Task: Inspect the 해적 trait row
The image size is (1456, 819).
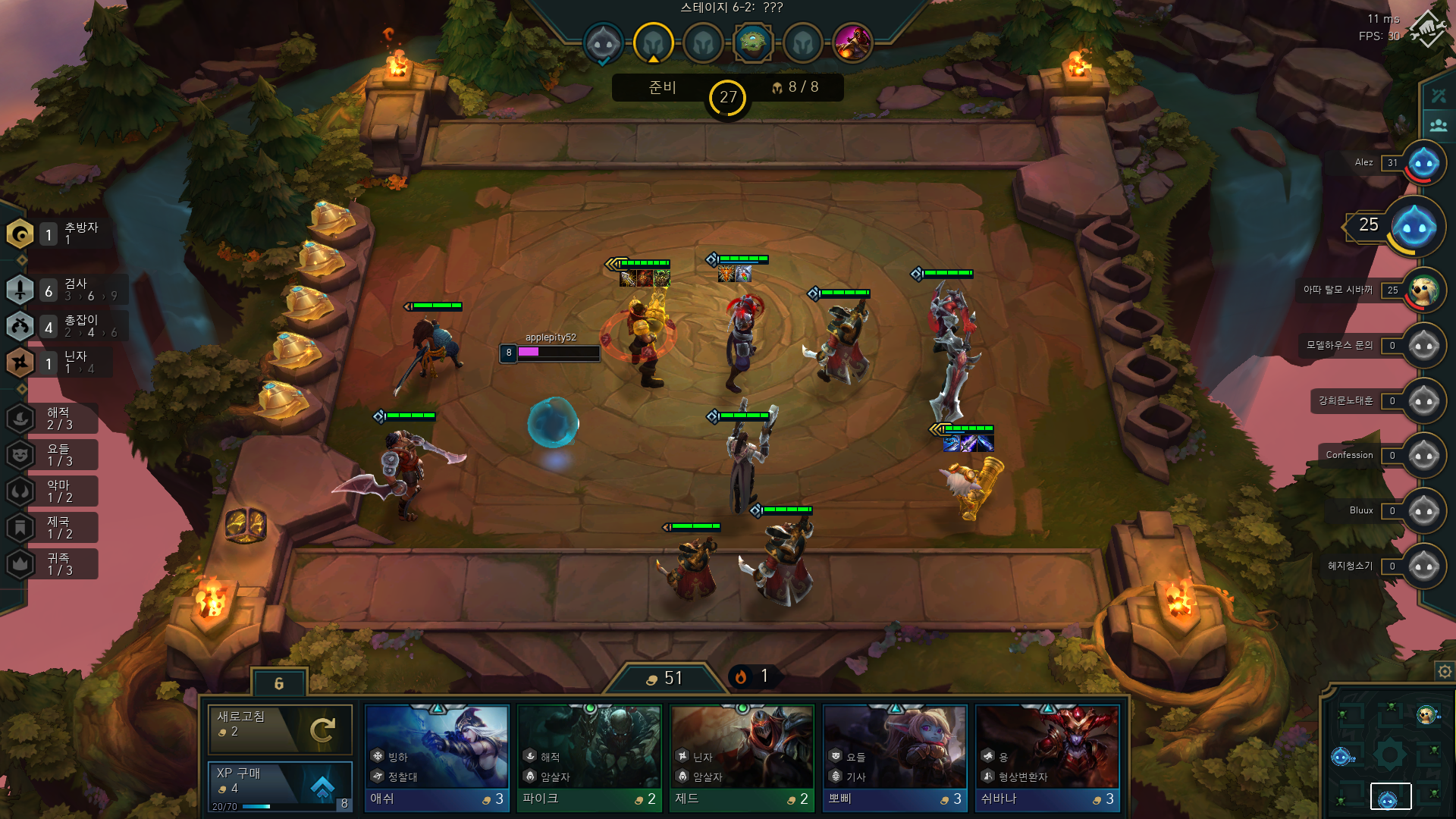Action: [53, 419]
